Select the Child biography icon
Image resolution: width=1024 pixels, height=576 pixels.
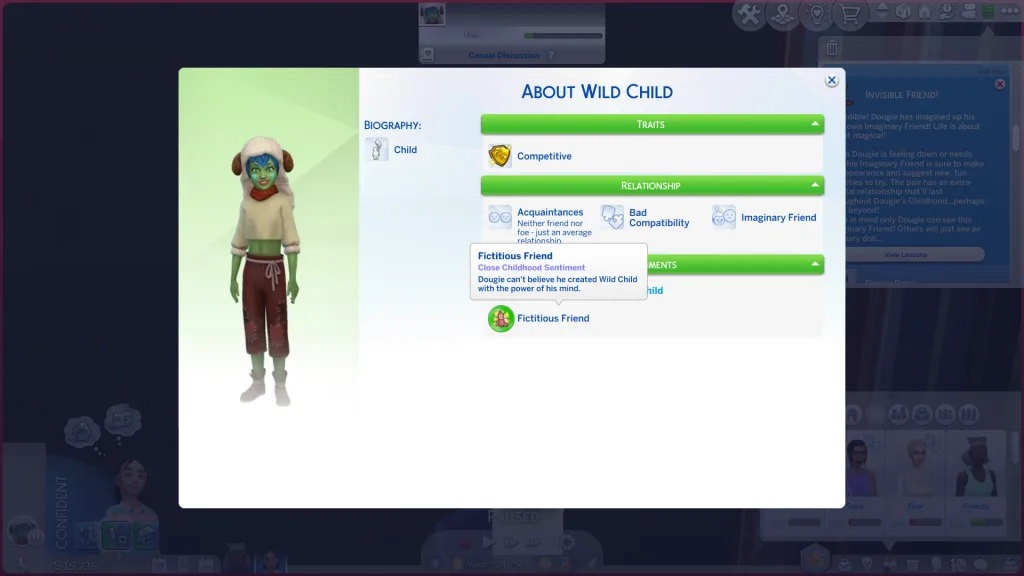pyautogui.click(x=377, y=150)
